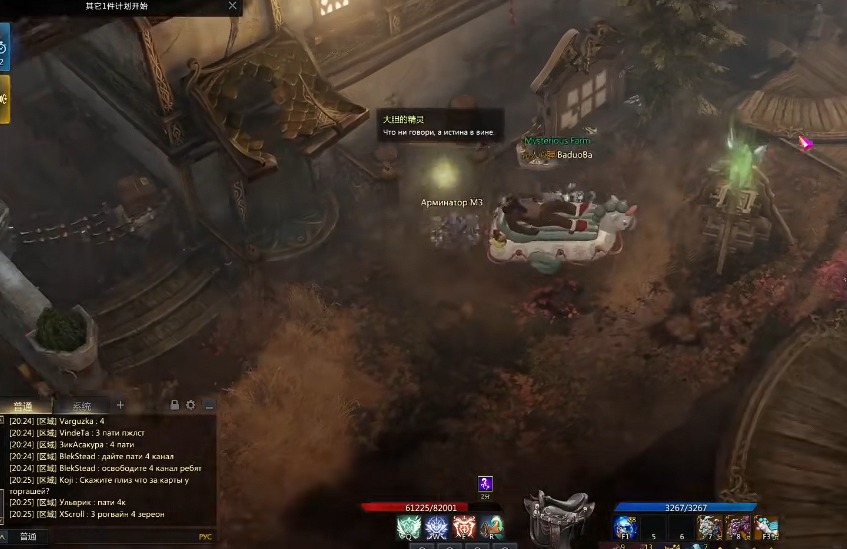847x549 pixels.
Task: Activate the blue crest skill on W
Action: [436, 527]
